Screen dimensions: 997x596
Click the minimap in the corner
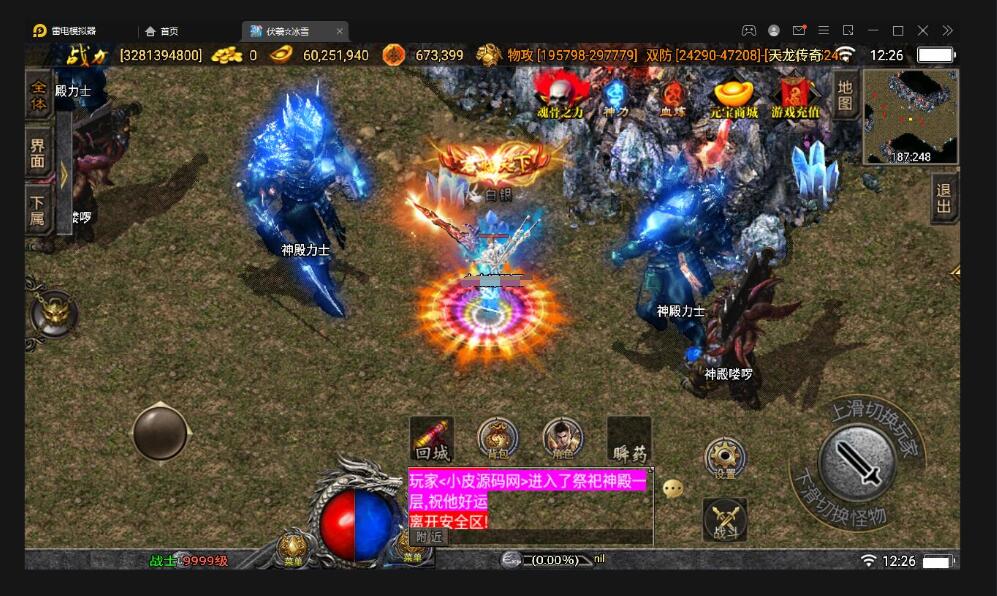[x=910, y=116]
